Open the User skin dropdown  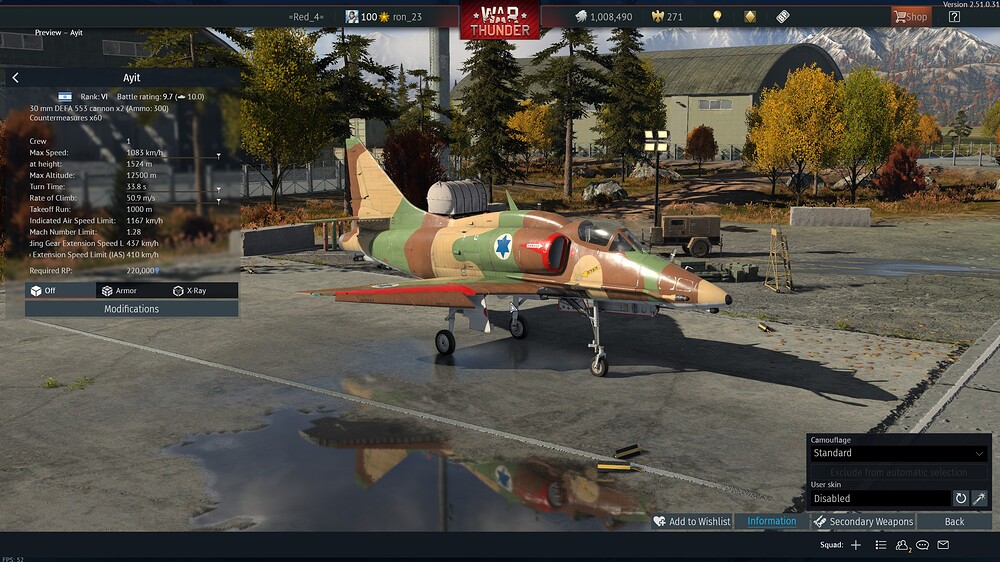[x=879, y=498]
